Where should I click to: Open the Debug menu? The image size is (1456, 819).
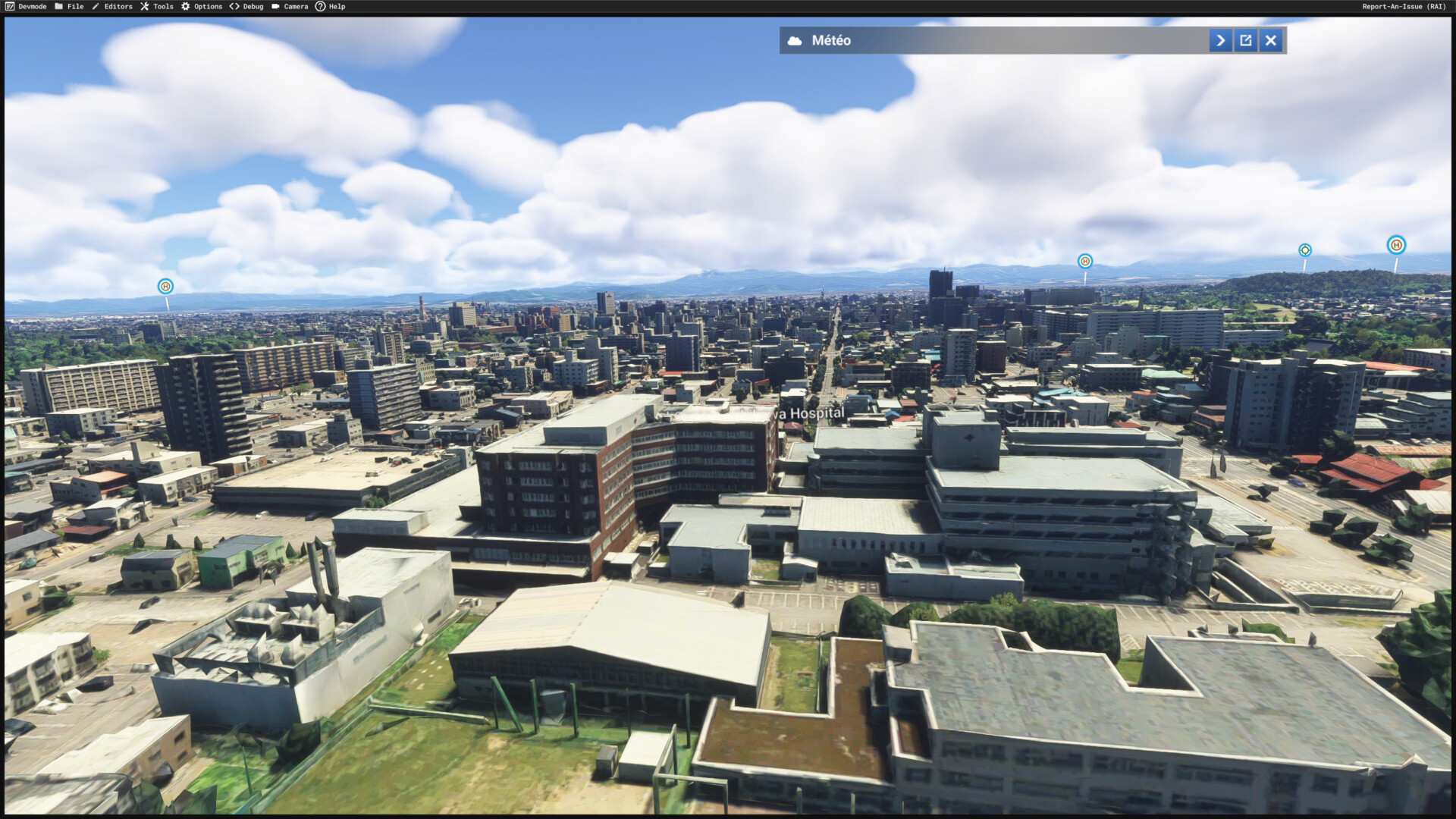click(246, 6)
